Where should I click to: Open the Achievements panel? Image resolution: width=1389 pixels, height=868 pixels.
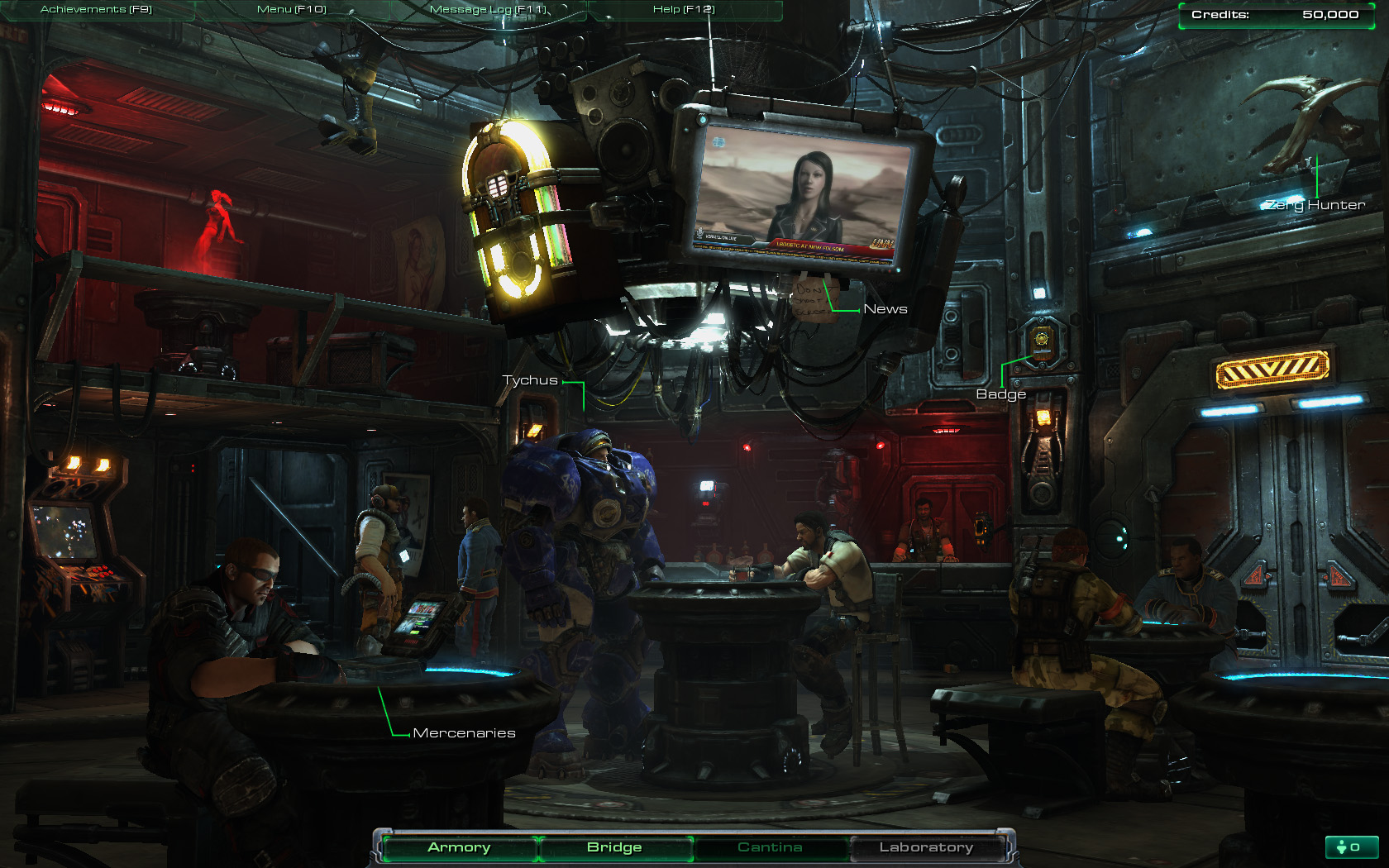(x=96, y=9)
